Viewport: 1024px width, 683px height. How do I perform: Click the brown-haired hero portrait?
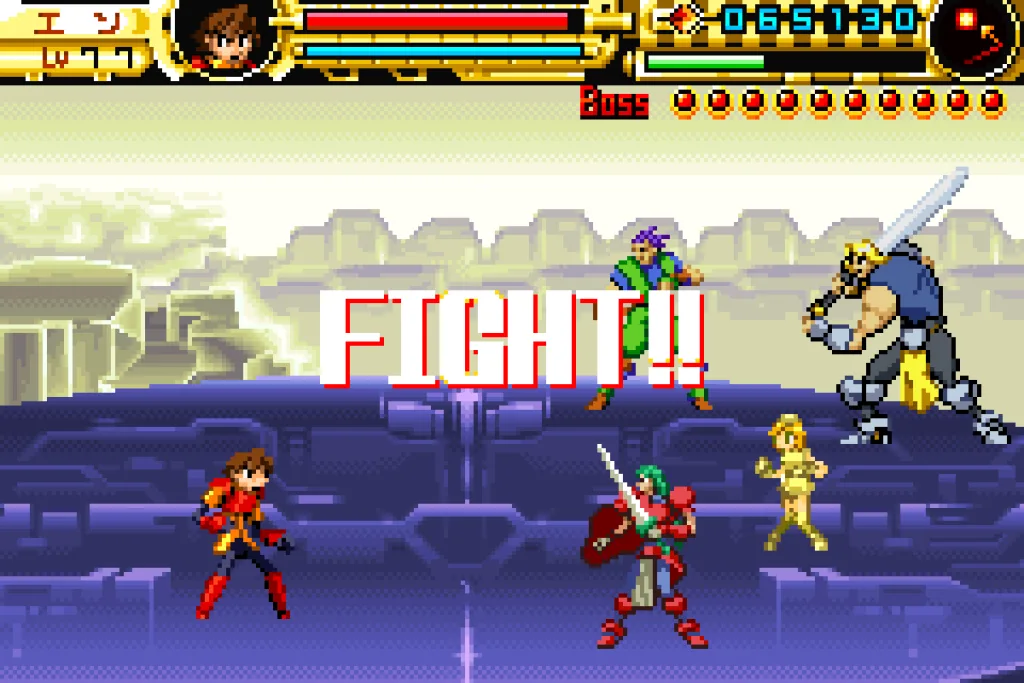pos(225,36)
